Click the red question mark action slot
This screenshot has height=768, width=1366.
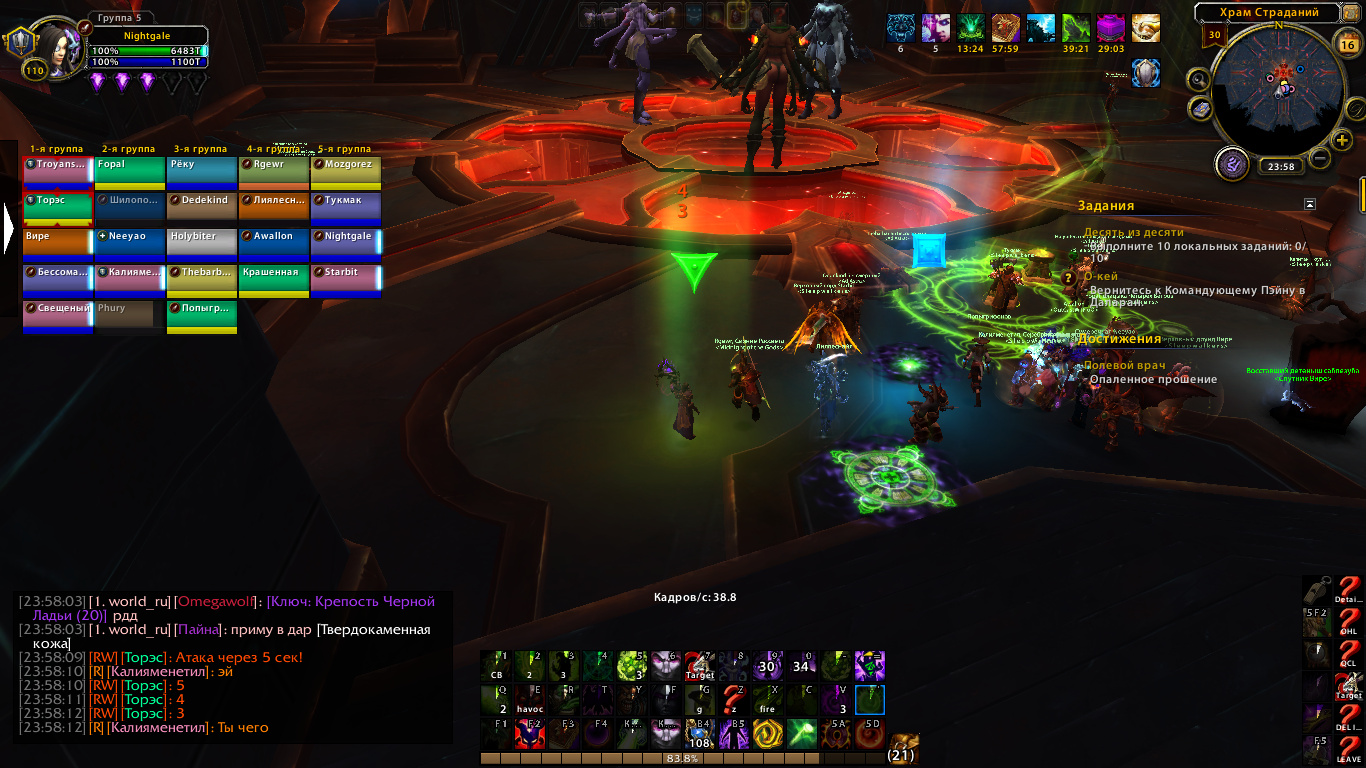(735, 701)
